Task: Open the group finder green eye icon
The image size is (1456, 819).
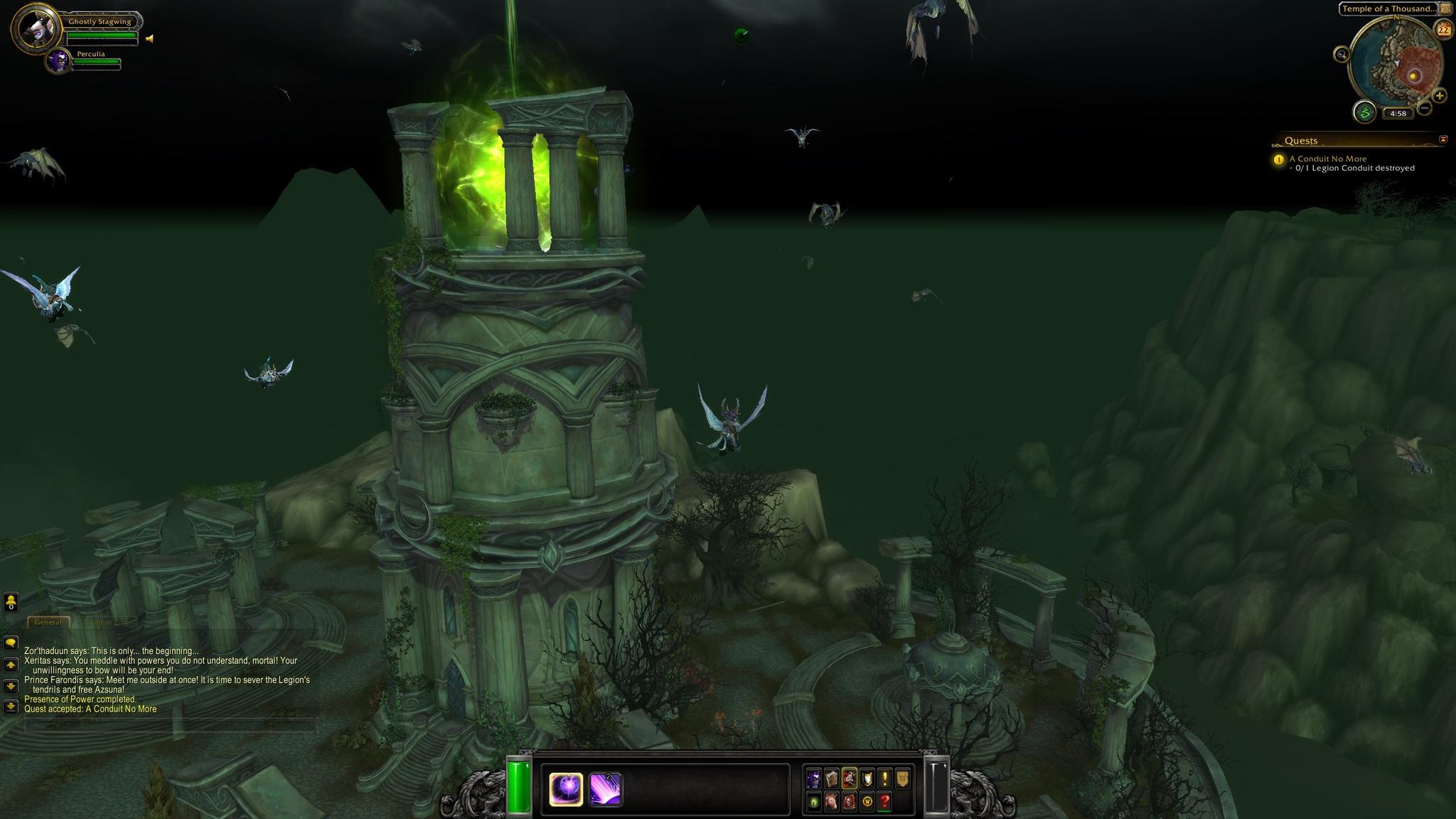Action: [x=813, y=802]
